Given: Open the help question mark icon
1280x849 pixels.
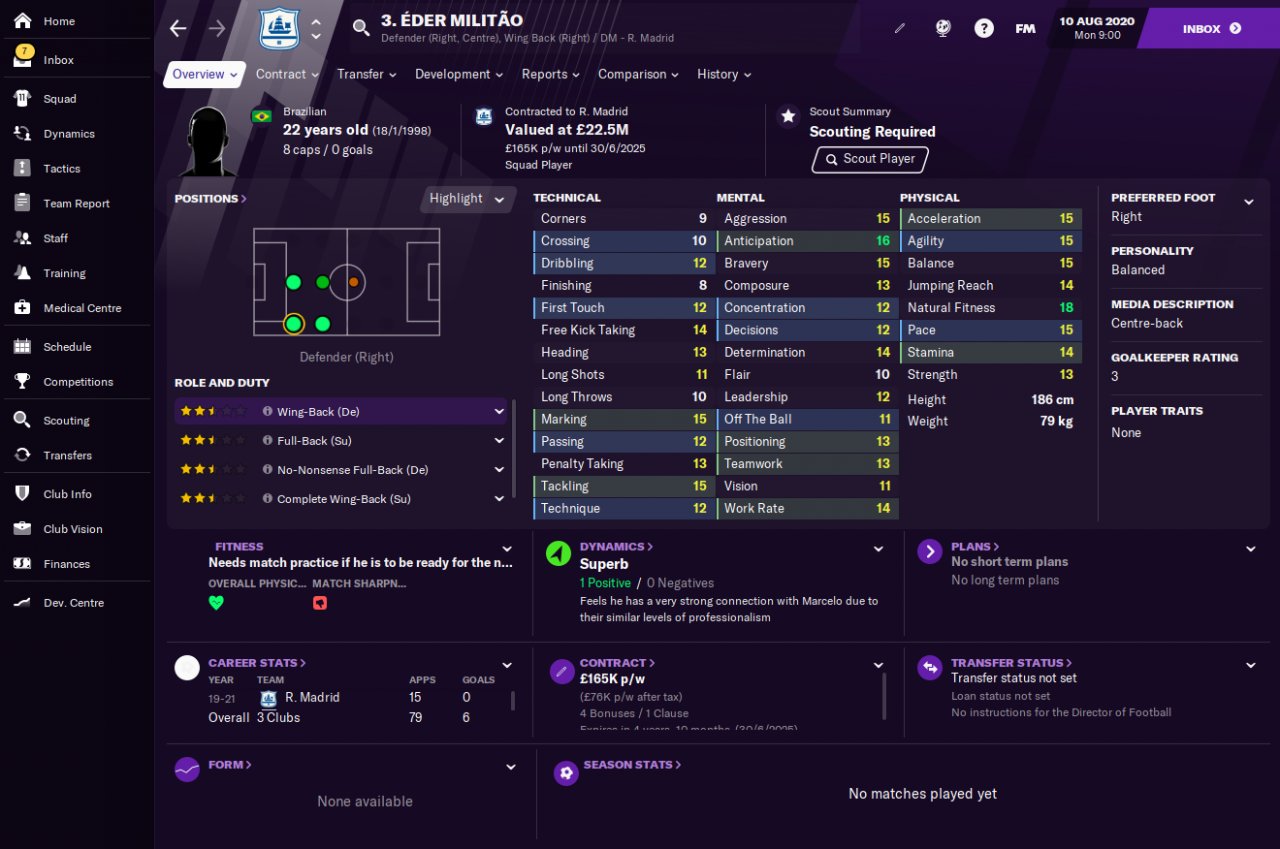Looking at the screenshot, I should (x=984, y=29).
